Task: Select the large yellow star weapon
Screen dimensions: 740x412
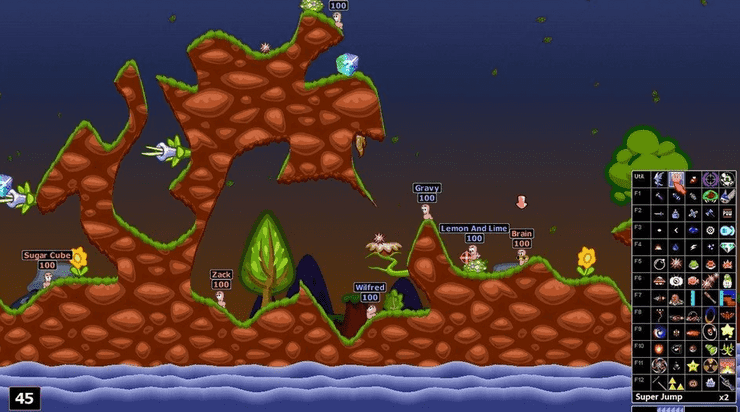Action: tap(728, 330)
